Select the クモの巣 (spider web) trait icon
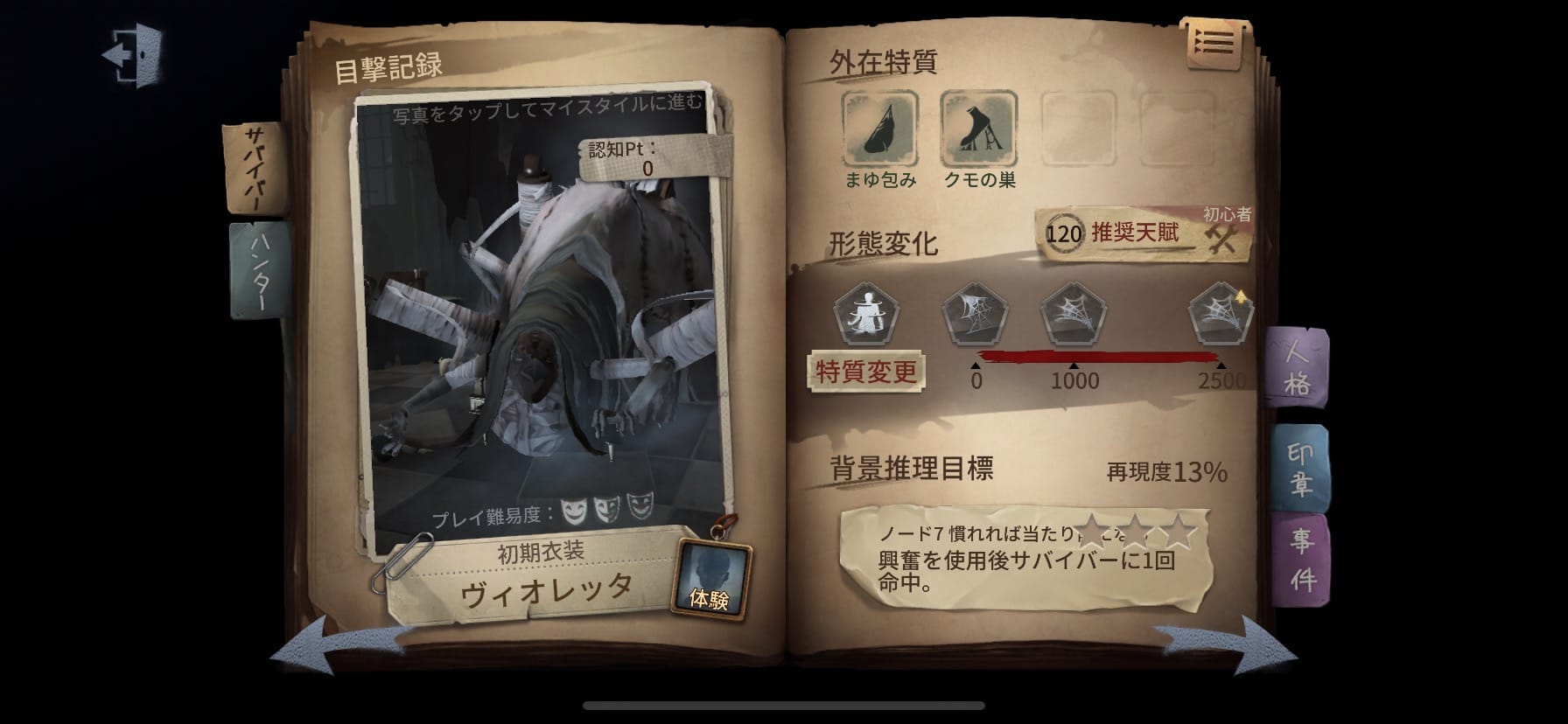This screenshot has height=724, width=1568. tap(980, 128)
